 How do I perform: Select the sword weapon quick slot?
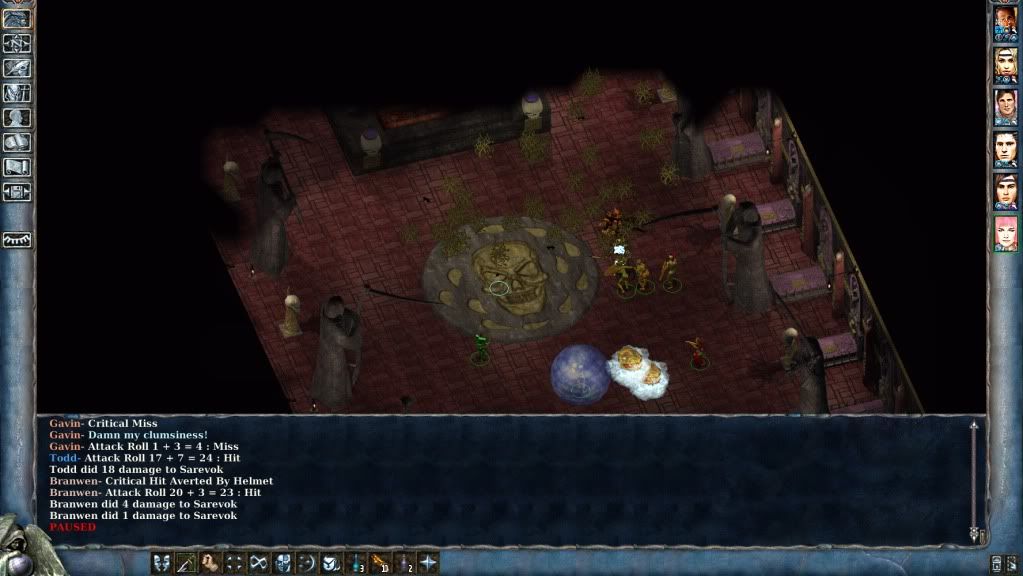click(x=185, y=563)
